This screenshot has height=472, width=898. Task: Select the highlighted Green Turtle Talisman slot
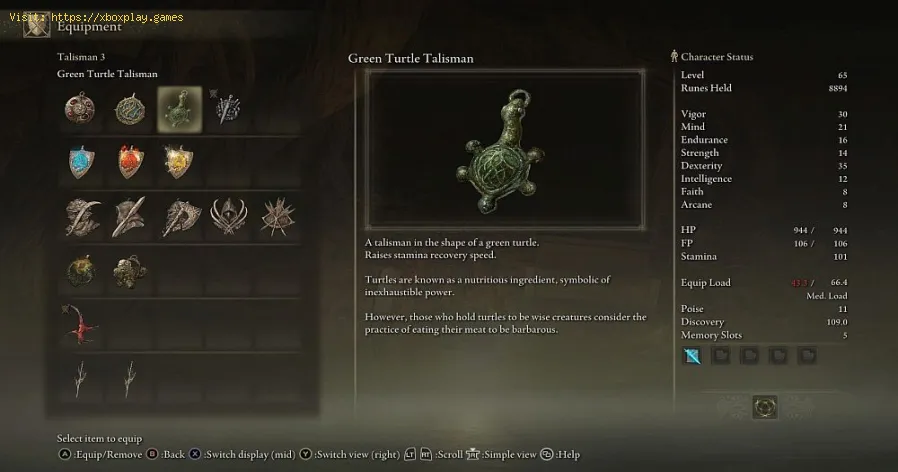179,109
